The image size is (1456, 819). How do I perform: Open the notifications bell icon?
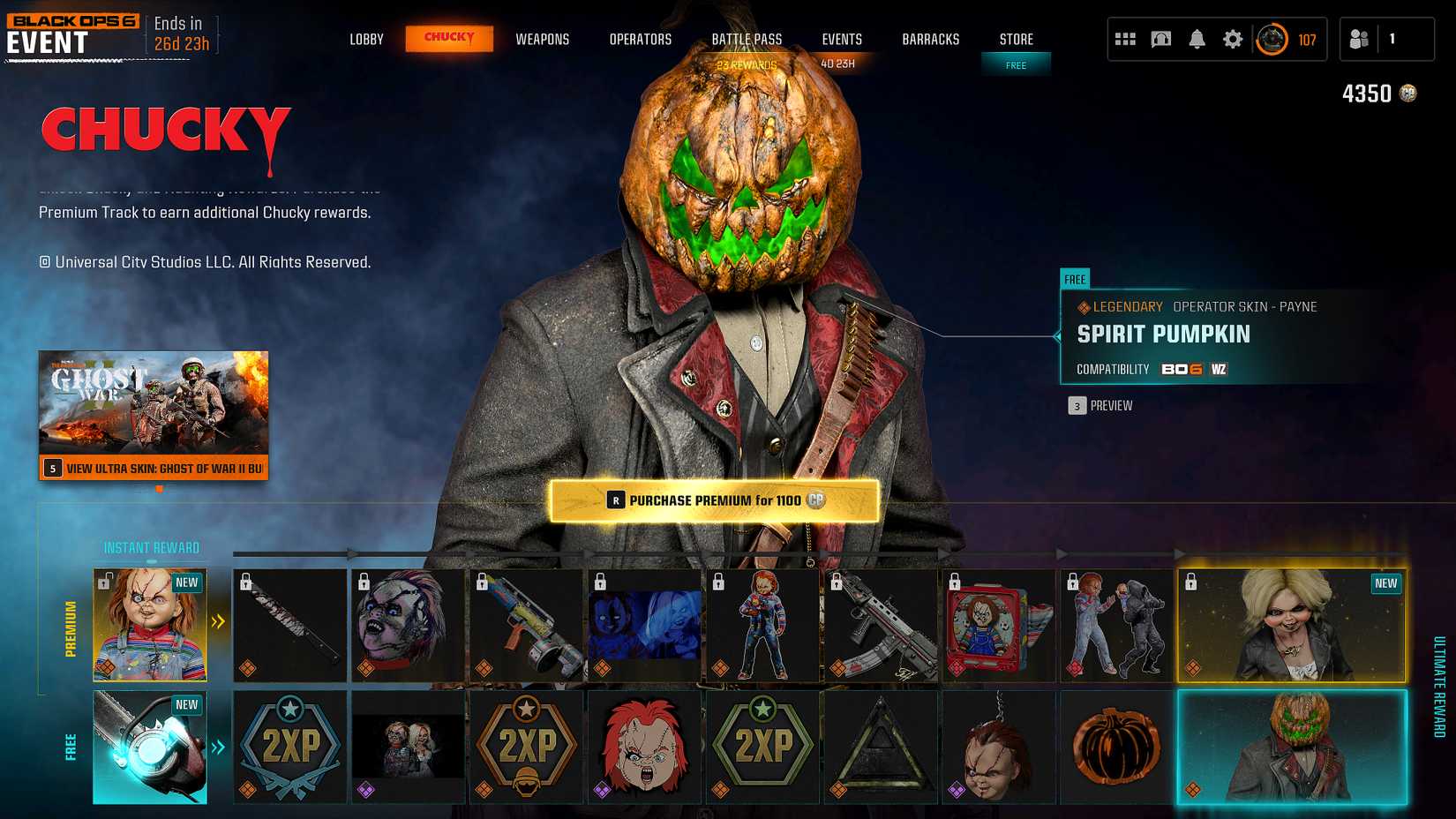(x=1197, y=38)
